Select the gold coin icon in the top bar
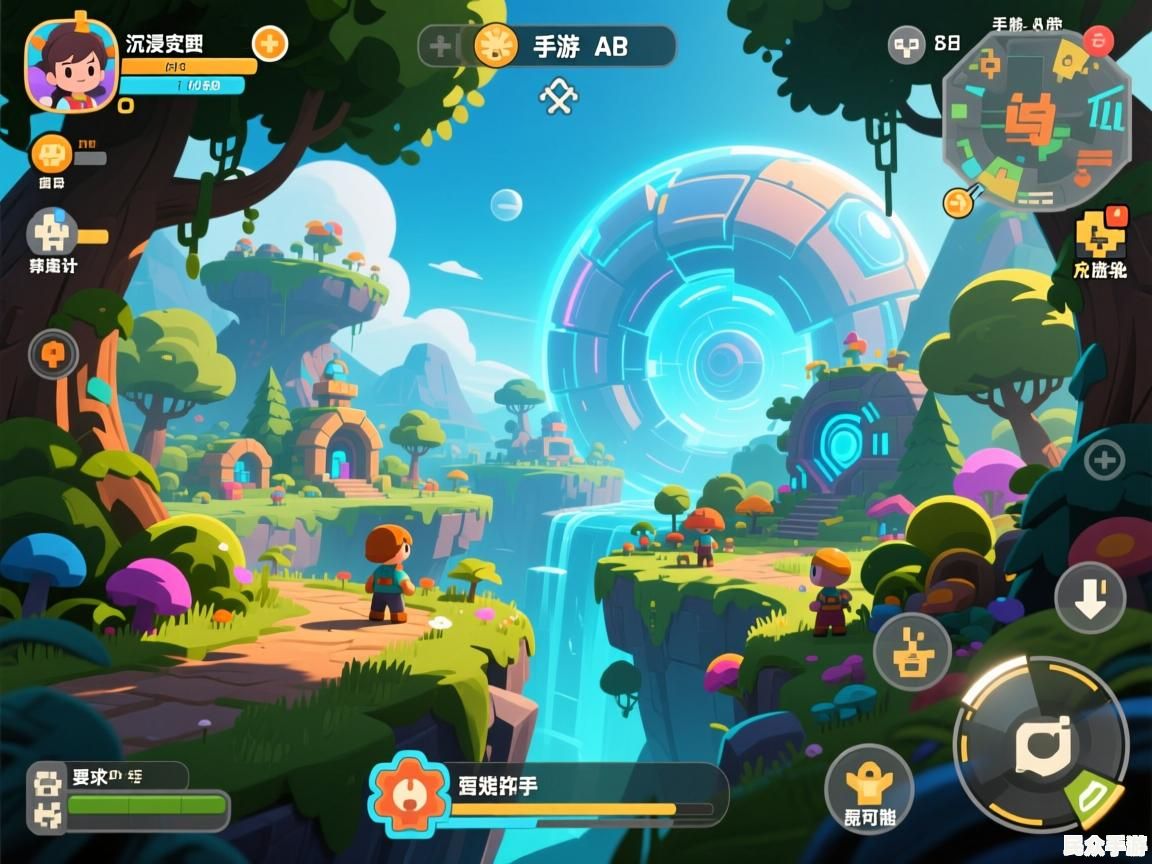Viewport: 1152px width, 864px height. pyautogui.click(x=495, y=45)
